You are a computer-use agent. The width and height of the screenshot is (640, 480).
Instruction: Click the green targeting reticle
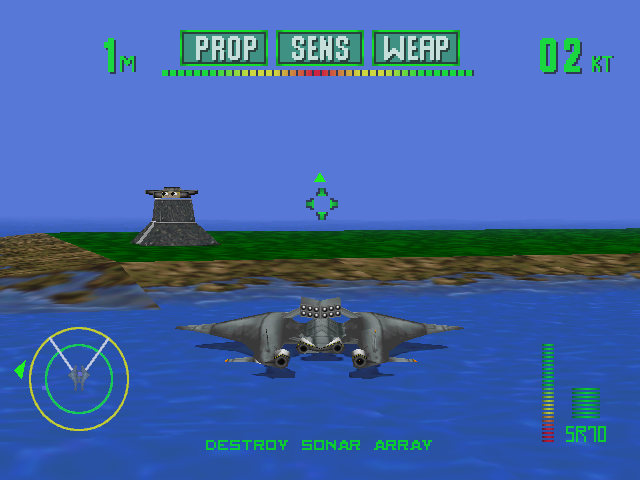[321, 203]
